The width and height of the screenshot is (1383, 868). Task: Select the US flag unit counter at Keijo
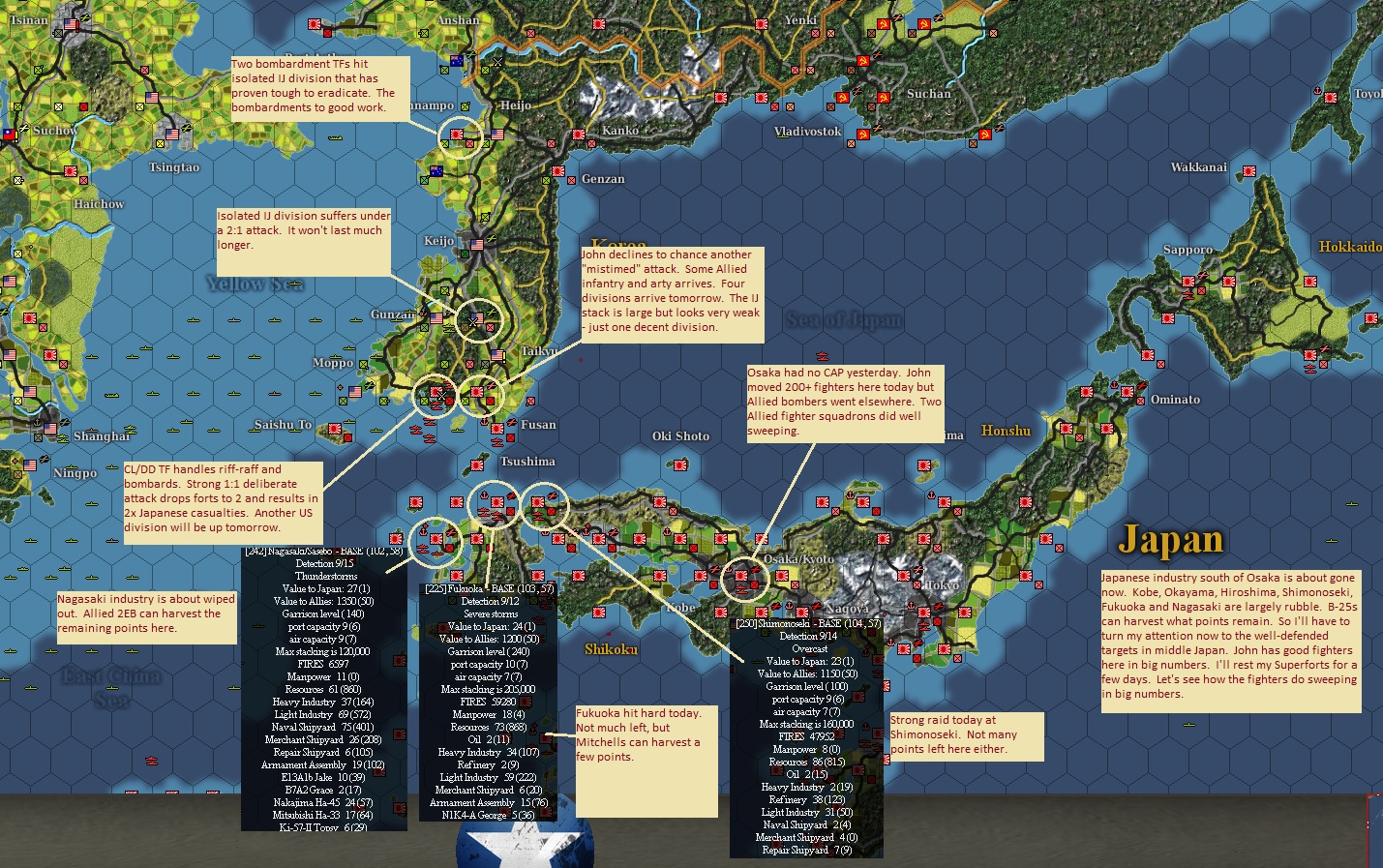[477, 244]
